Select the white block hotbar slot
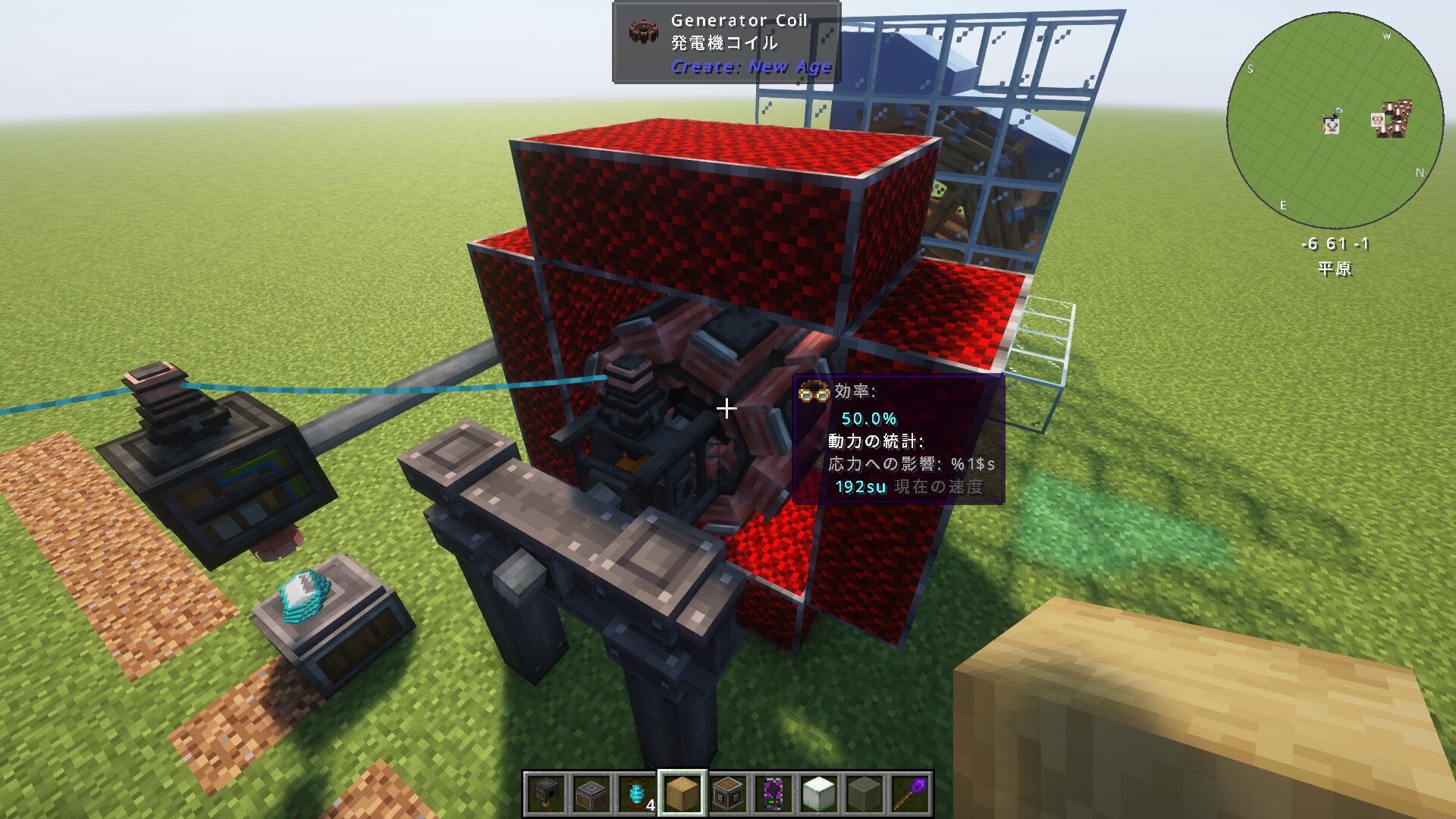Image resolution: width=1456 pixels, height=819 pixels. 818,794
